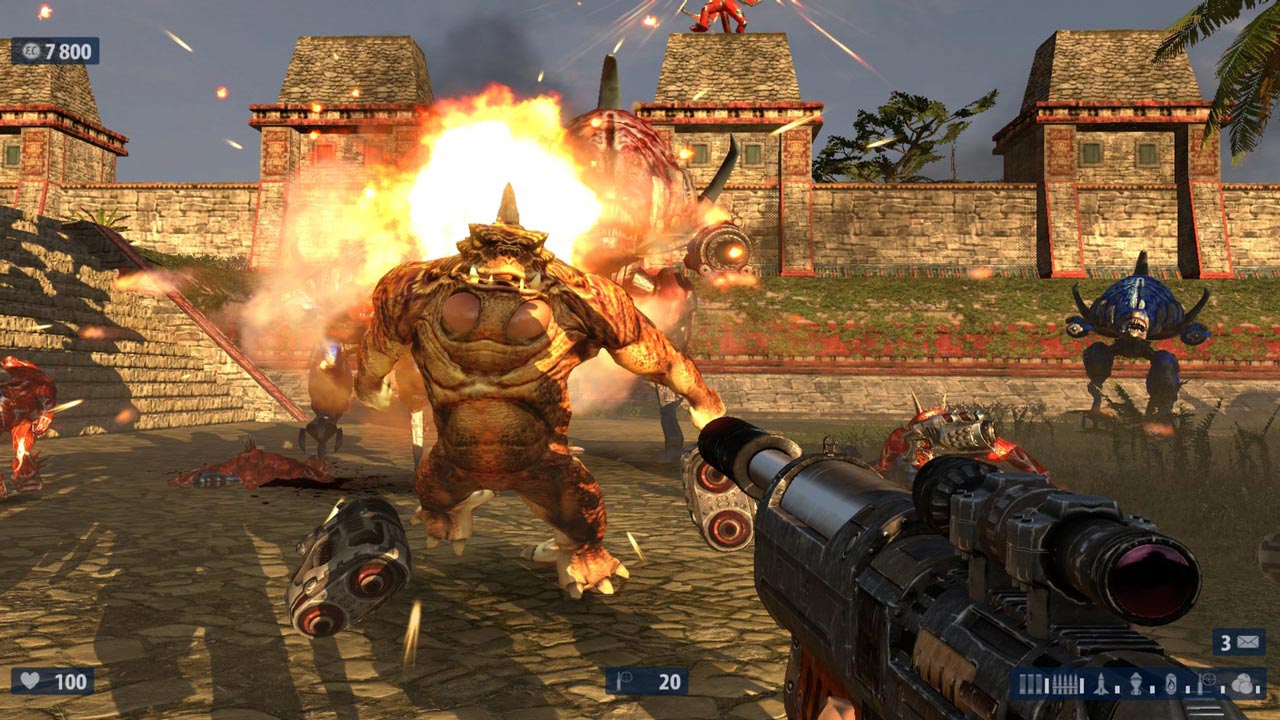Viewport: 1280px width, 720px height.
Task: Select the shotgun shells ammo icon
Action: [x=1031, y=684]
